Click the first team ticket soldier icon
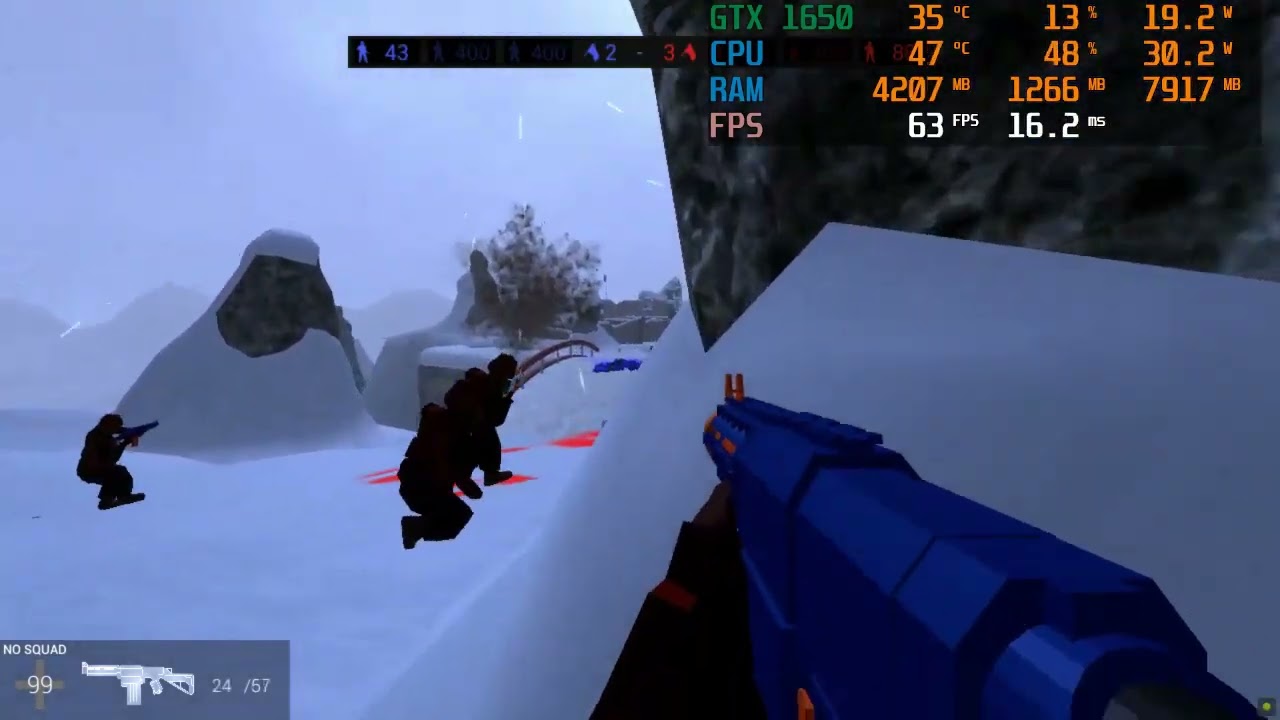 437,52
